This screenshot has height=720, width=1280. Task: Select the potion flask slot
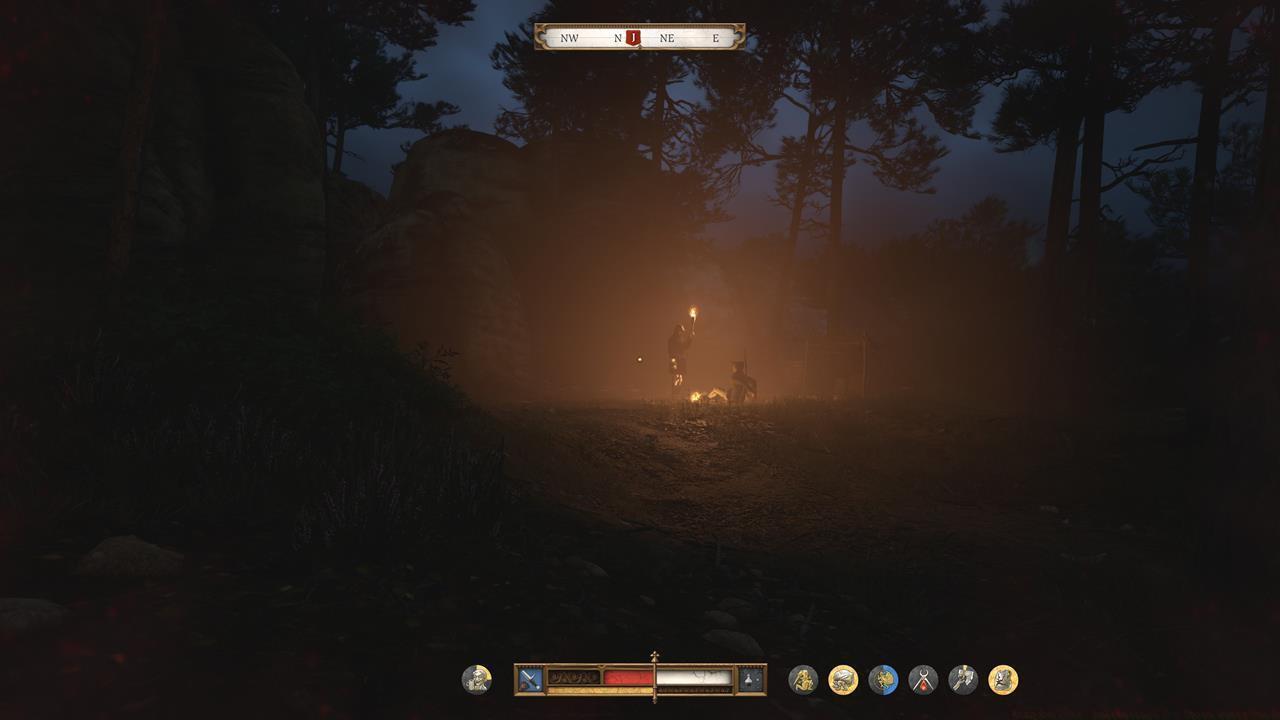[750, 680]
